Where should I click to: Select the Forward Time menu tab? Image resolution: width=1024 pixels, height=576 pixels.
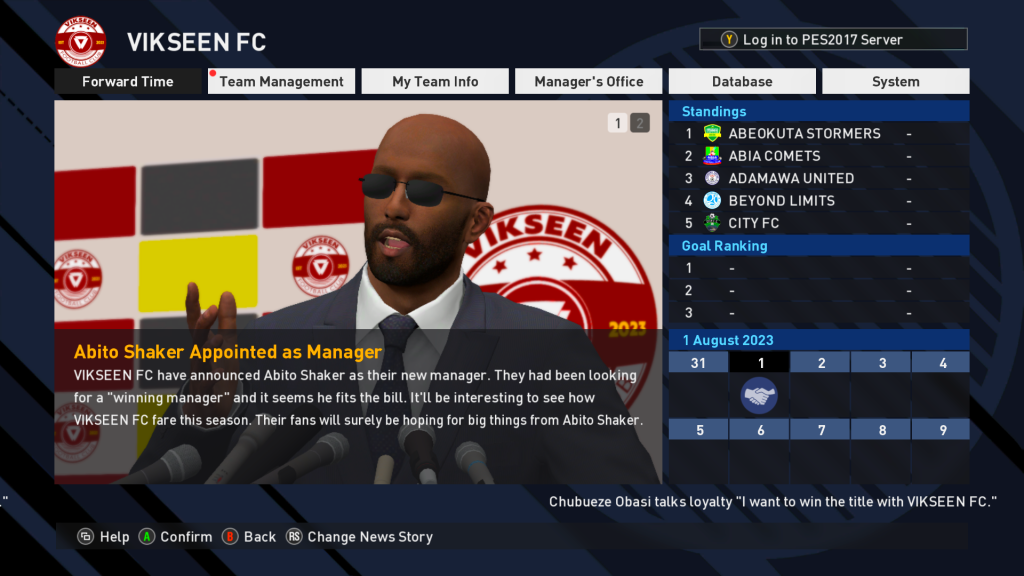(128, 82)
